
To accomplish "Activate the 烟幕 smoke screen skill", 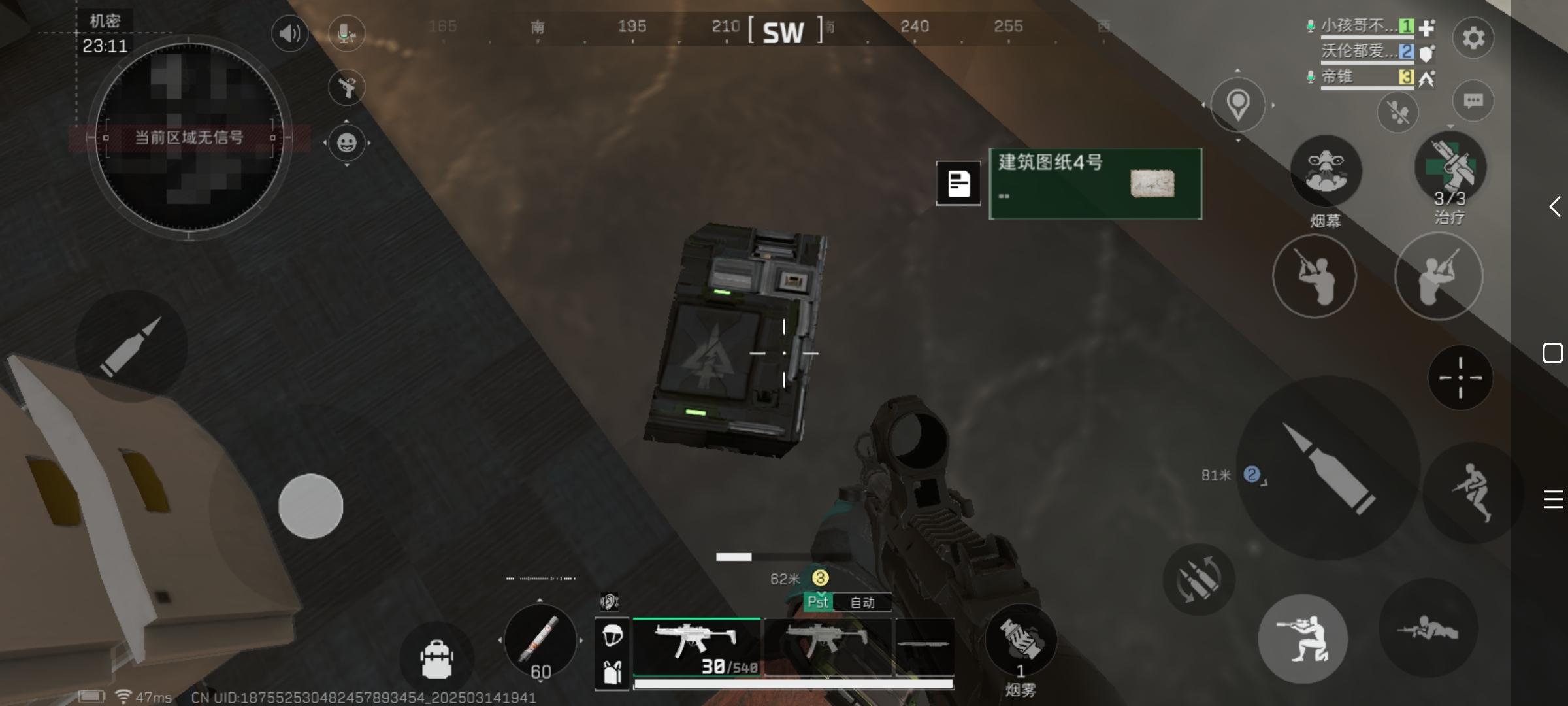I will (x=1325, y=171).
